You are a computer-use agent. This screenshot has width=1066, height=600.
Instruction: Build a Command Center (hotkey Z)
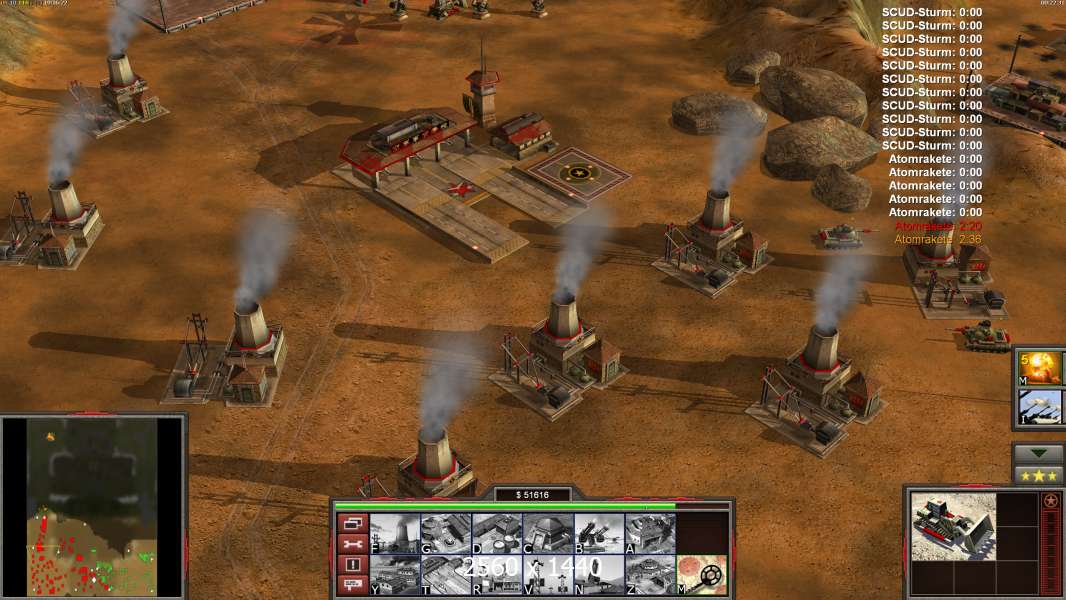(650, 575)
